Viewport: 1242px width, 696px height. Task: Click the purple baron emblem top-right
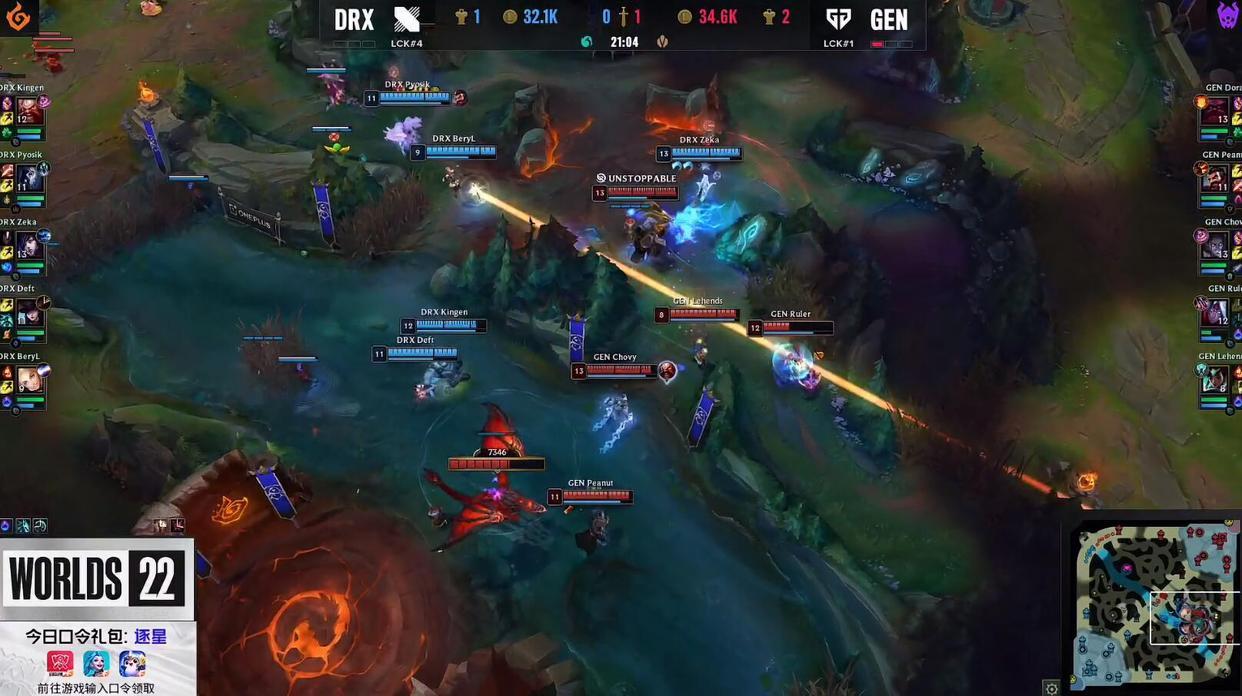tap(1227, 15)
